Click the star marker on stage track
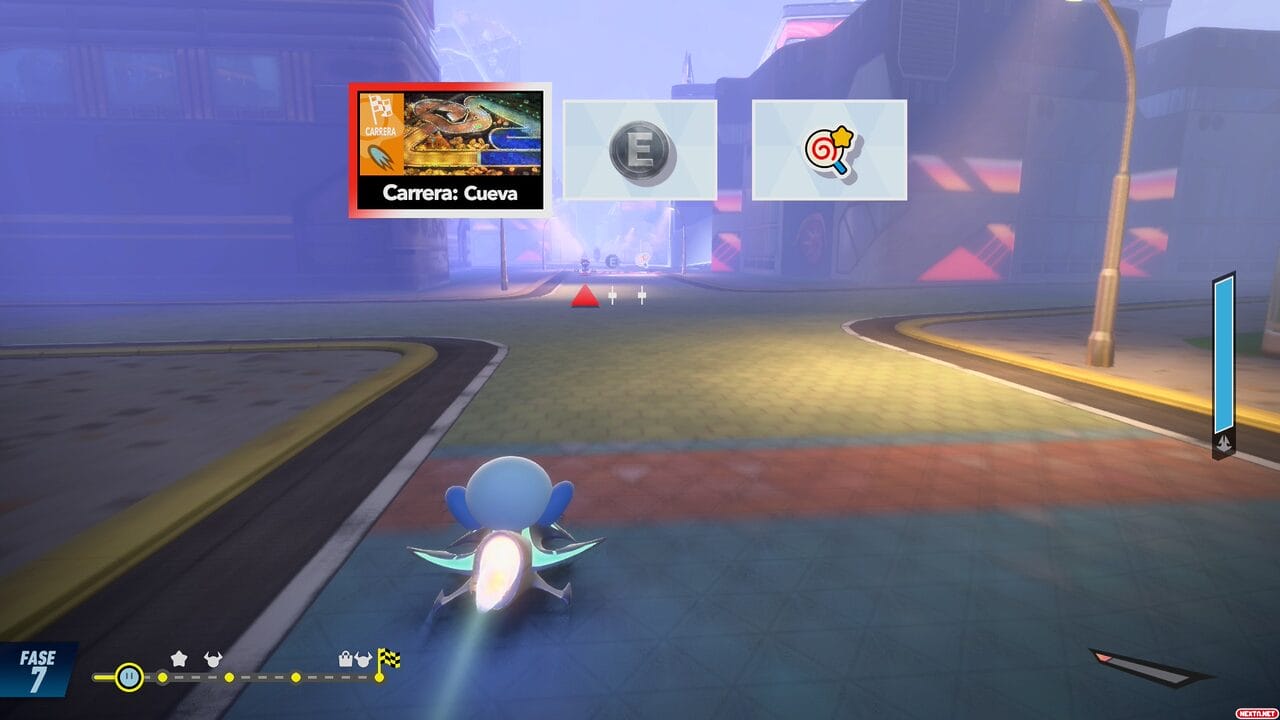 pyautogui.click(x=179, y=658)
